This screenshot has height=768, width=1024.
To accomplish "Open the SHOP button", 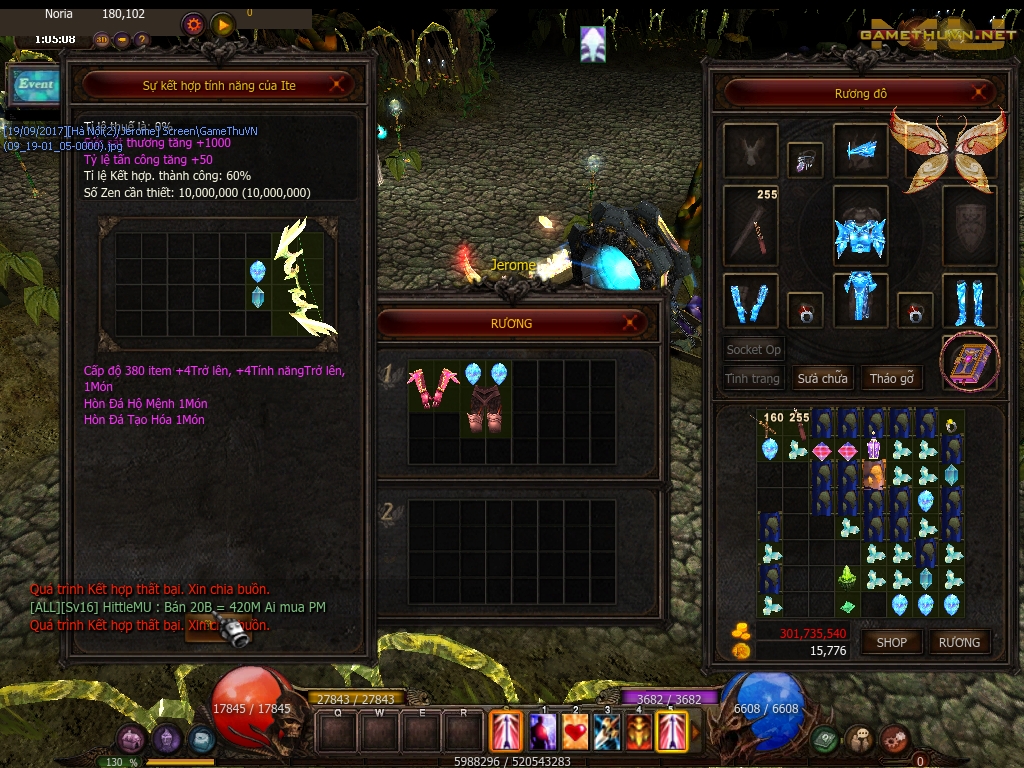I will point(891,642).
